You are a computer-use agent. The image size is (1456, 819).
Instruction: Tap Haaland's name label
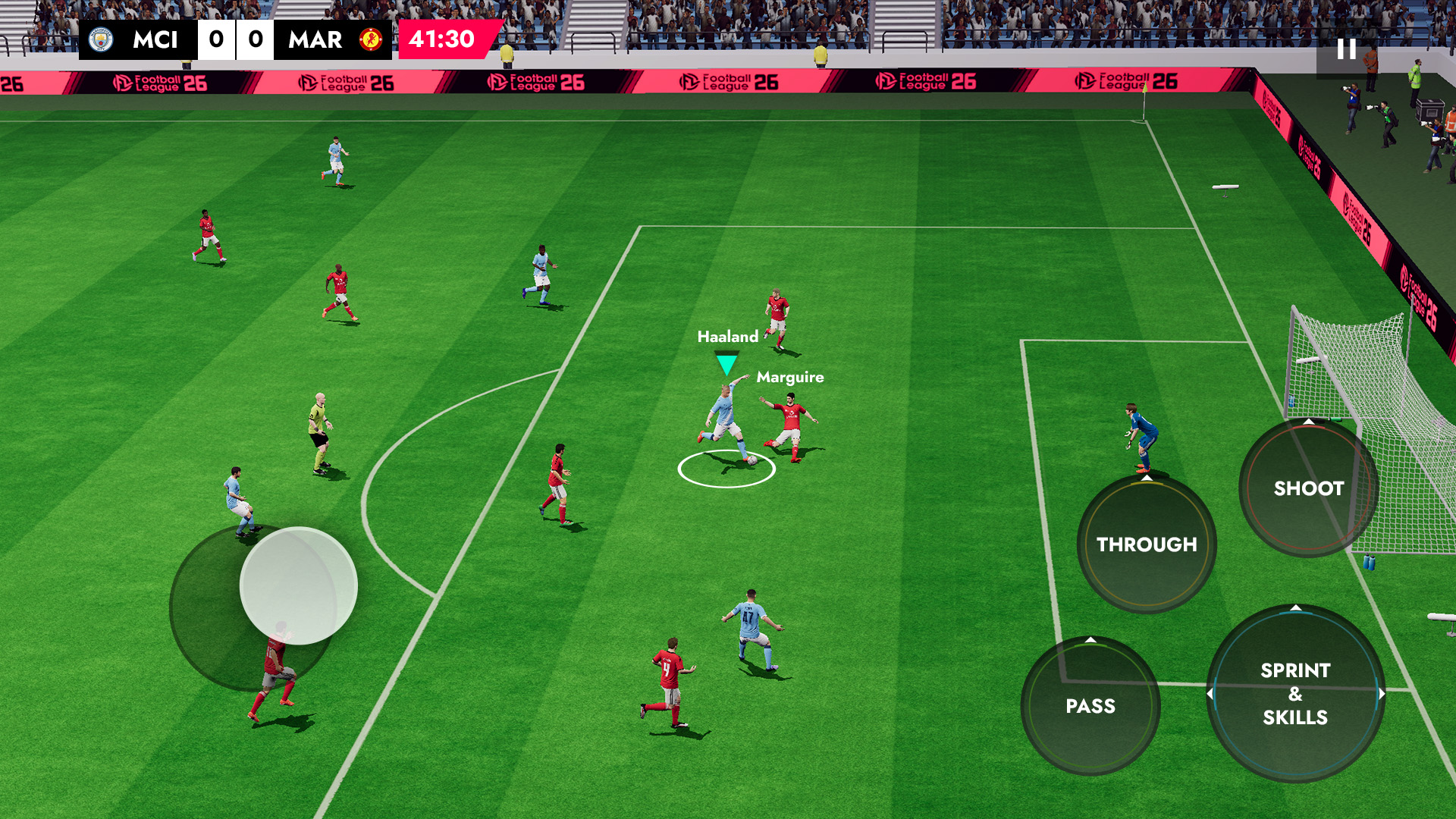click(x=727, y=335)
